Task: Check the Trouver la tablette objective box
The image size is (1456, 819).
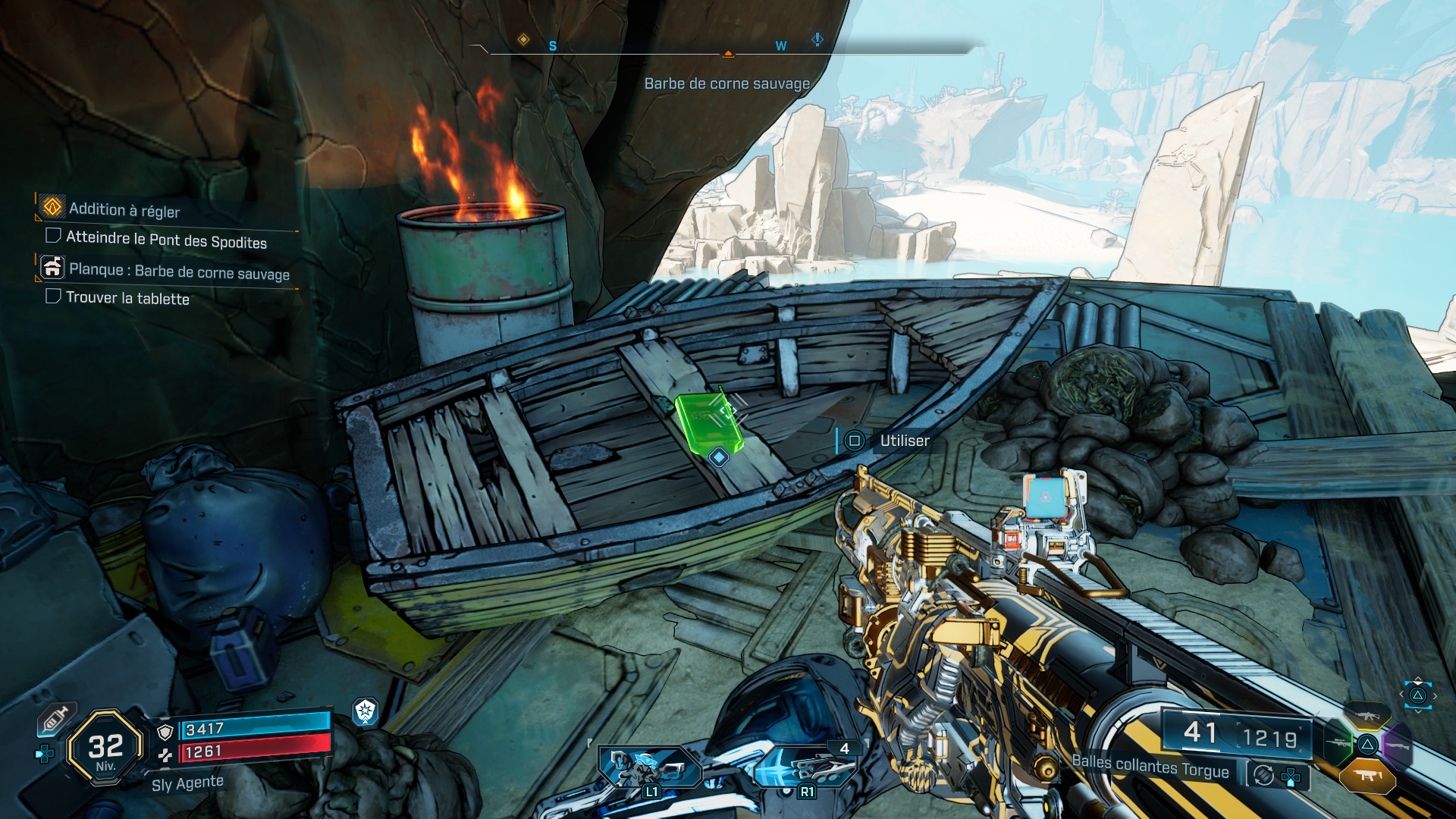Action: [x=52, y=297]
